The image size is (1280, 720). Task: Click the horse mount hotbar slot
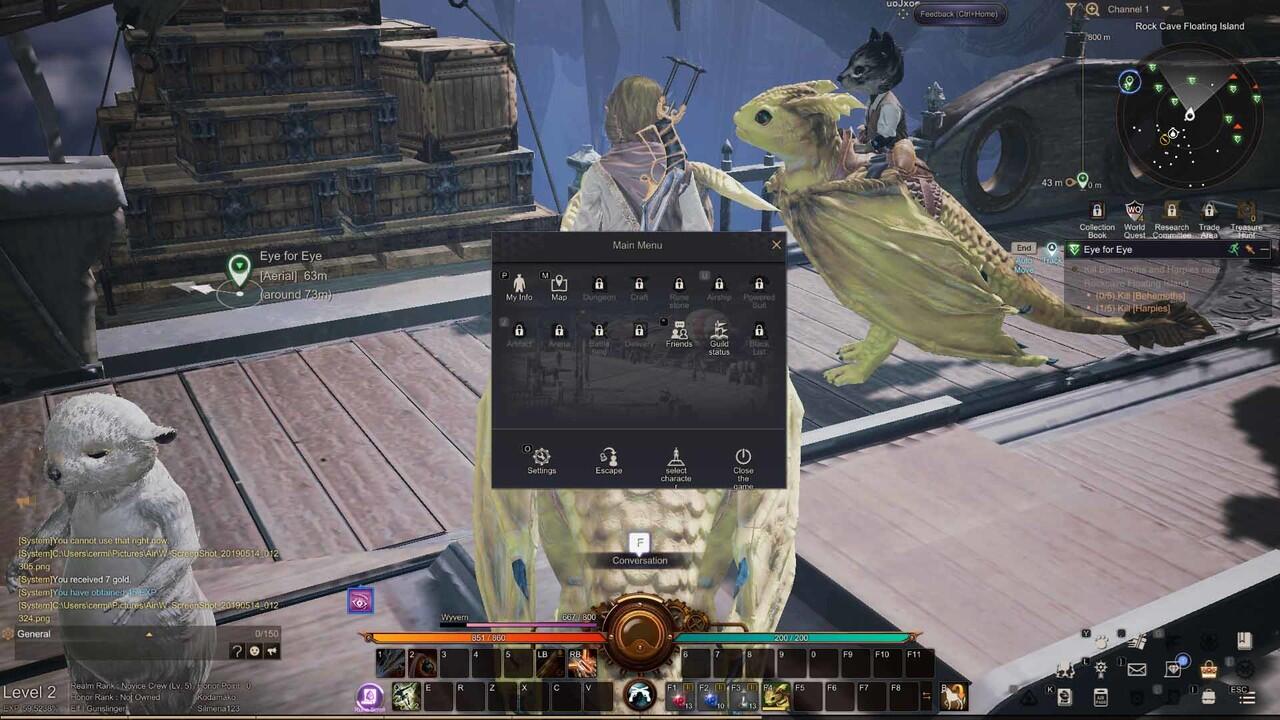[x=953, y=696]
